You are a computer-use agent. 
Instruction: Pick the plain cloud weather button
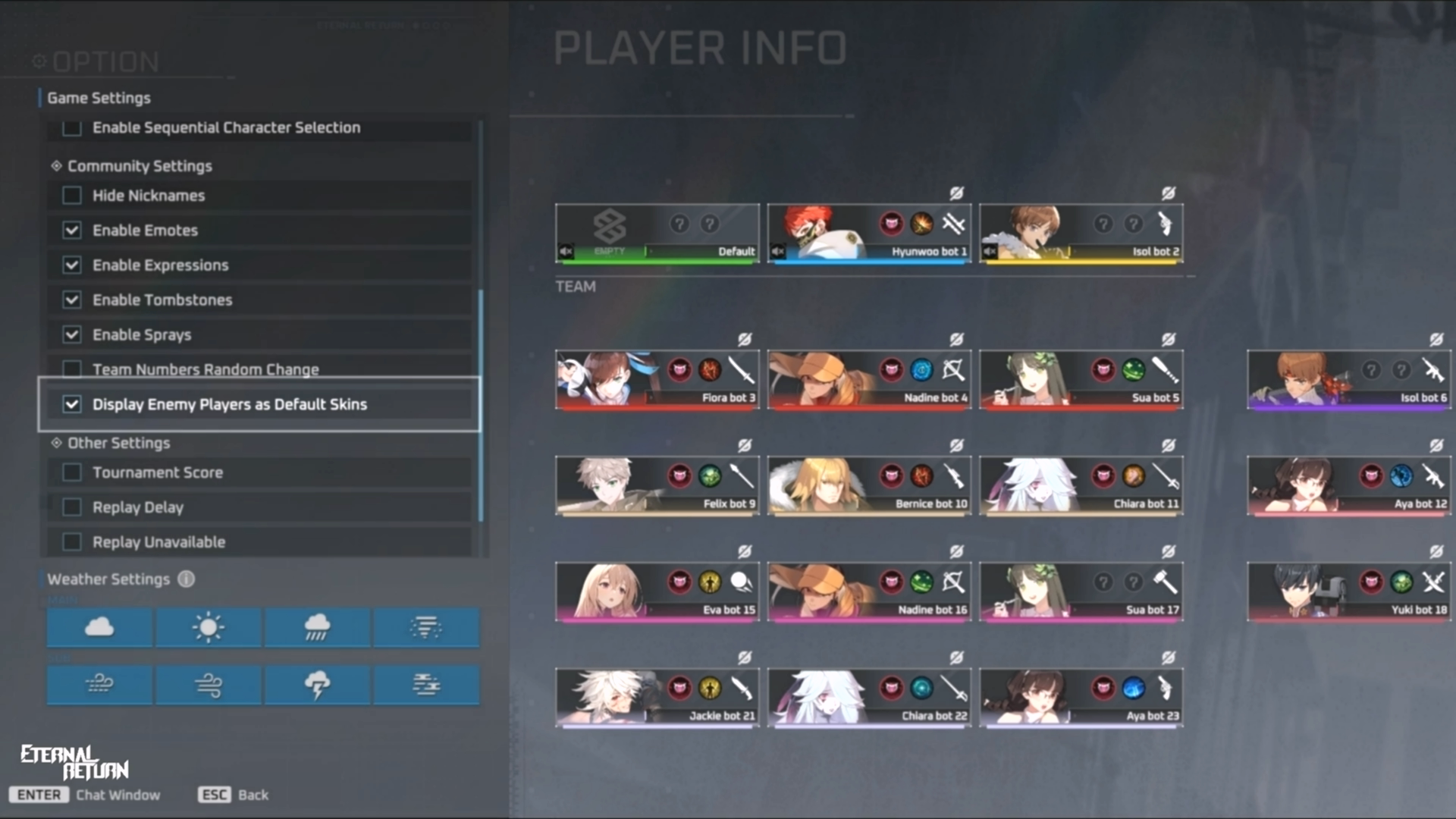tap(99, 628)
